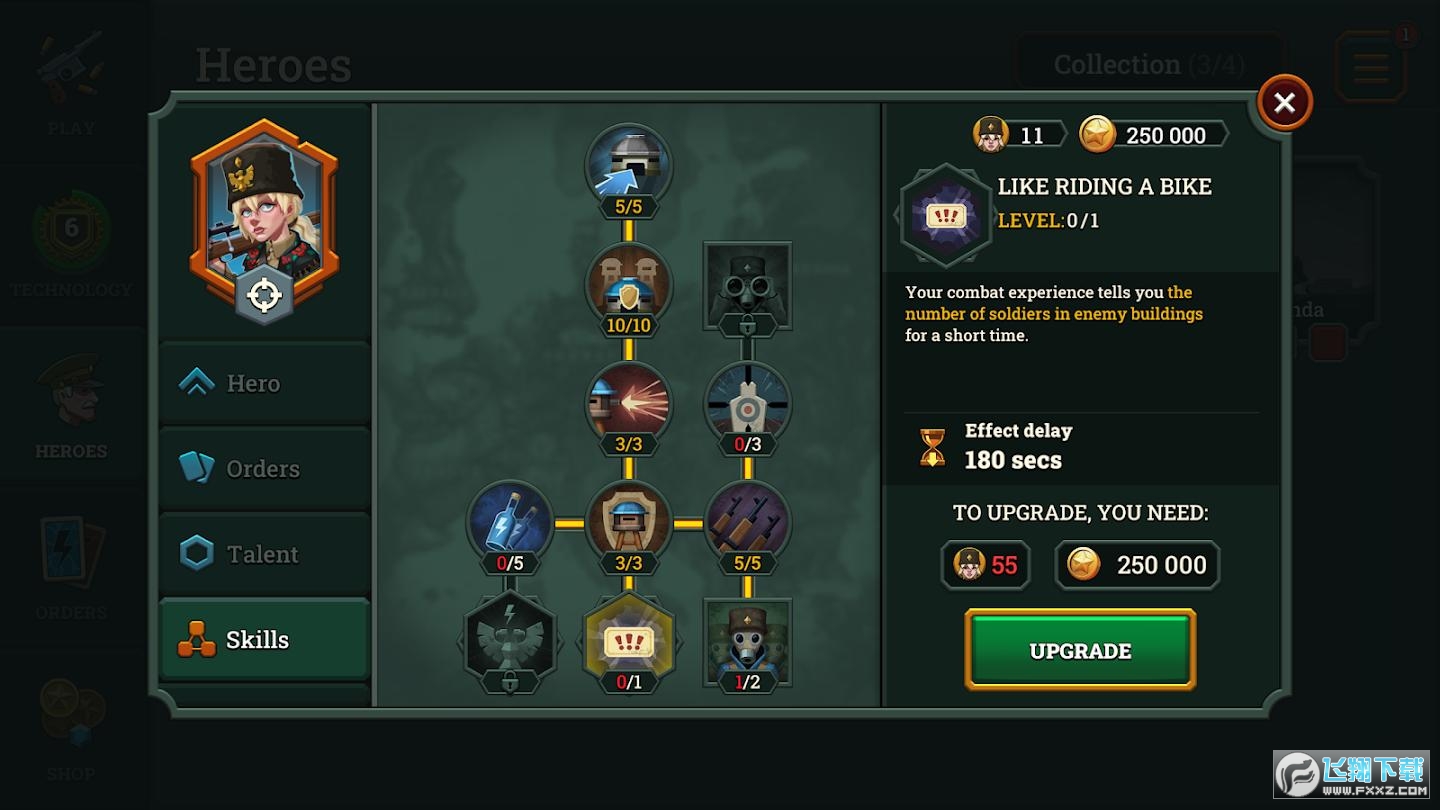This screenshot has width=1440, height=810.
Task: Select the bunker upgrade skill showing 5/5
Action: tap(628, 165)
